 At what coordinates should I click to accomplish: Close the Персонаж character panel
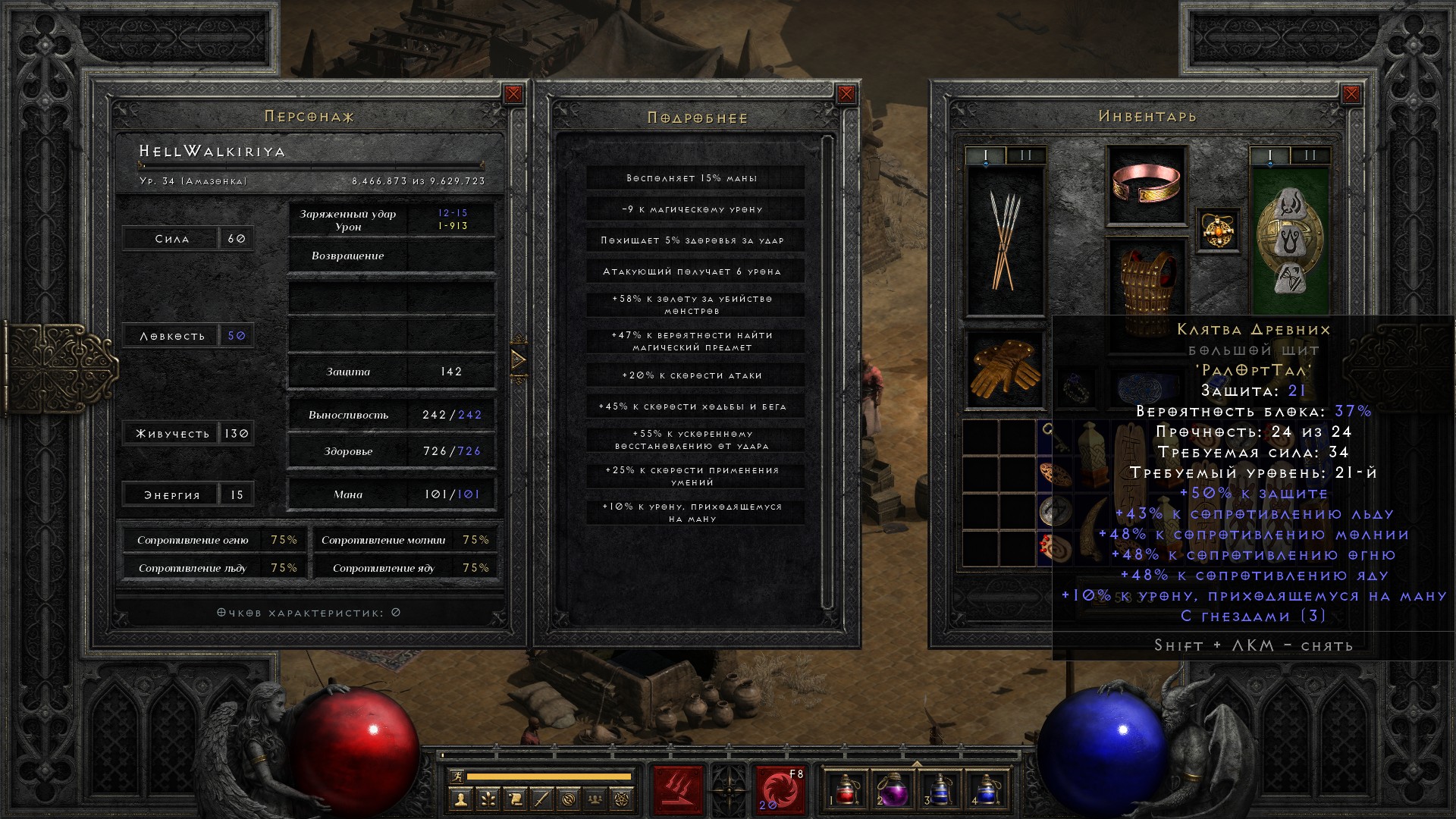[x=513, y=94]
